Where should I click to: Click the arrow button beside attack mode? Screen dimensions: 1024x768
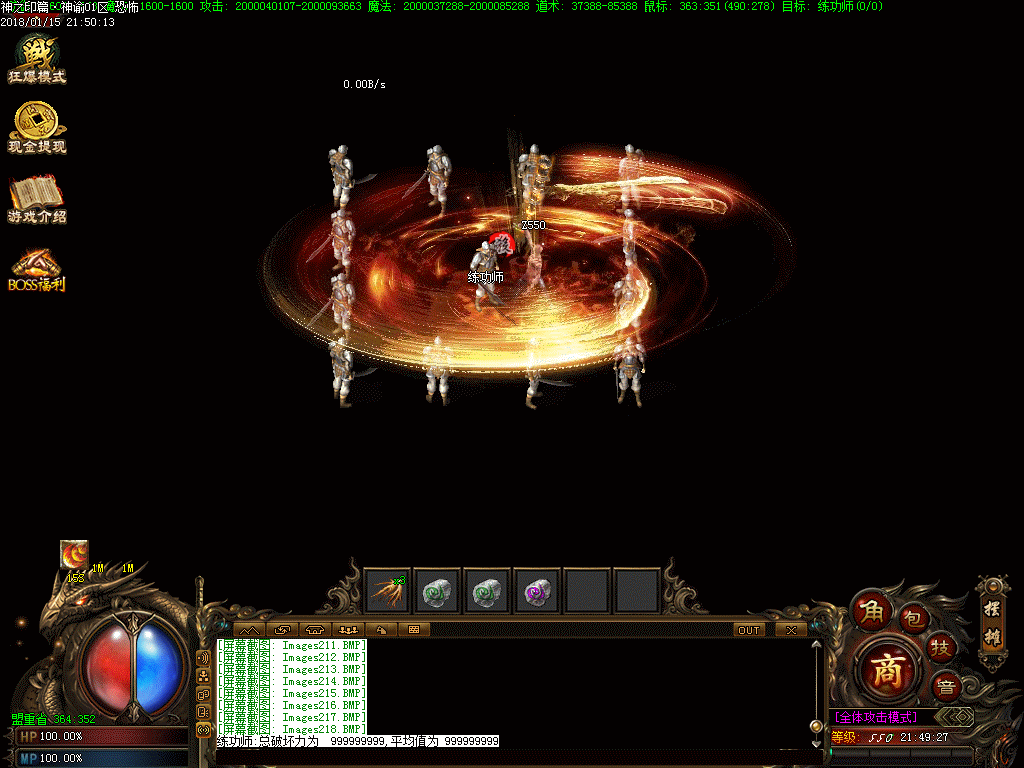pyautogui.click(x=958, y=717)
